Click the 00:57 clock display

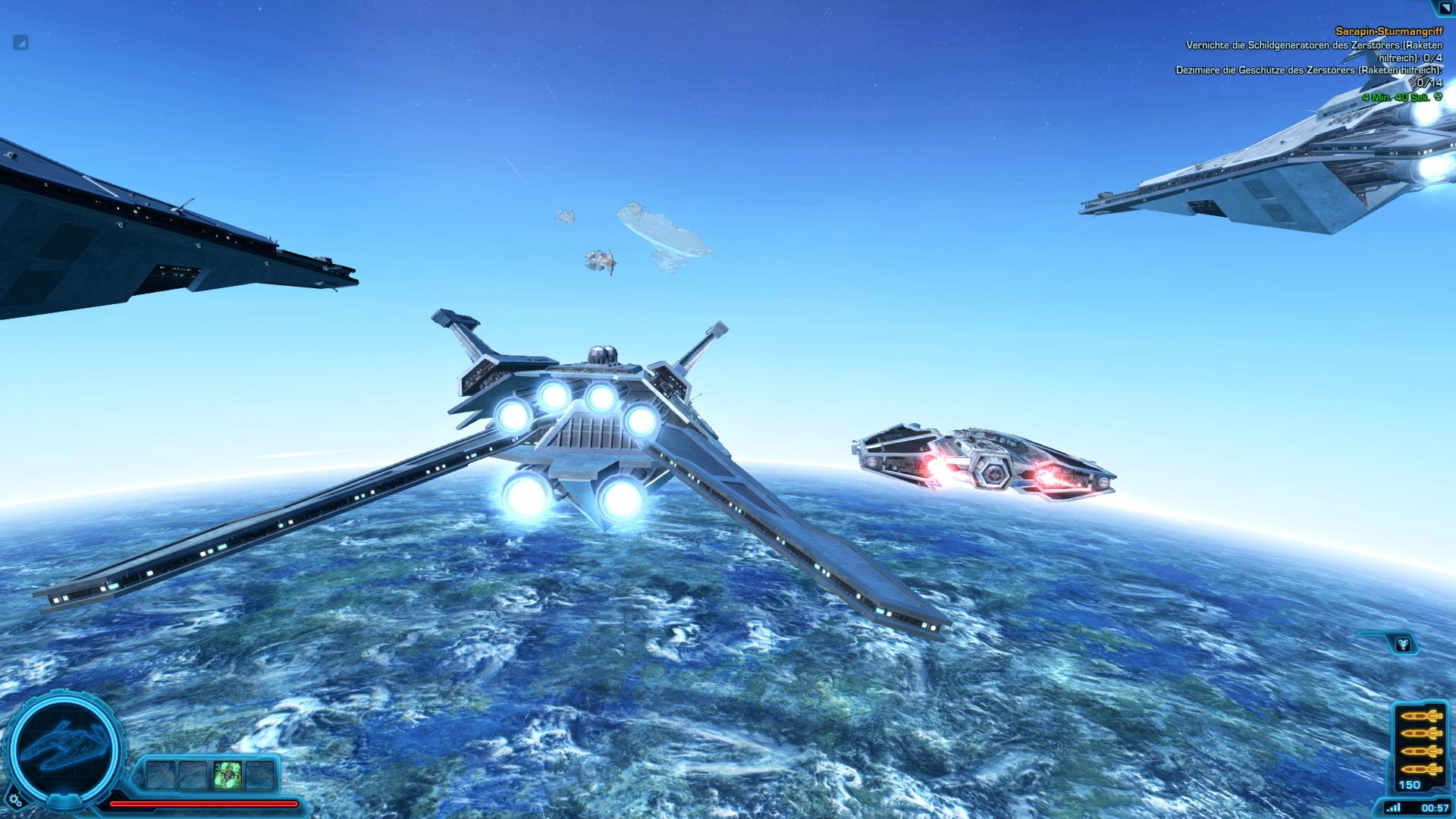(x=1436, y=806)
